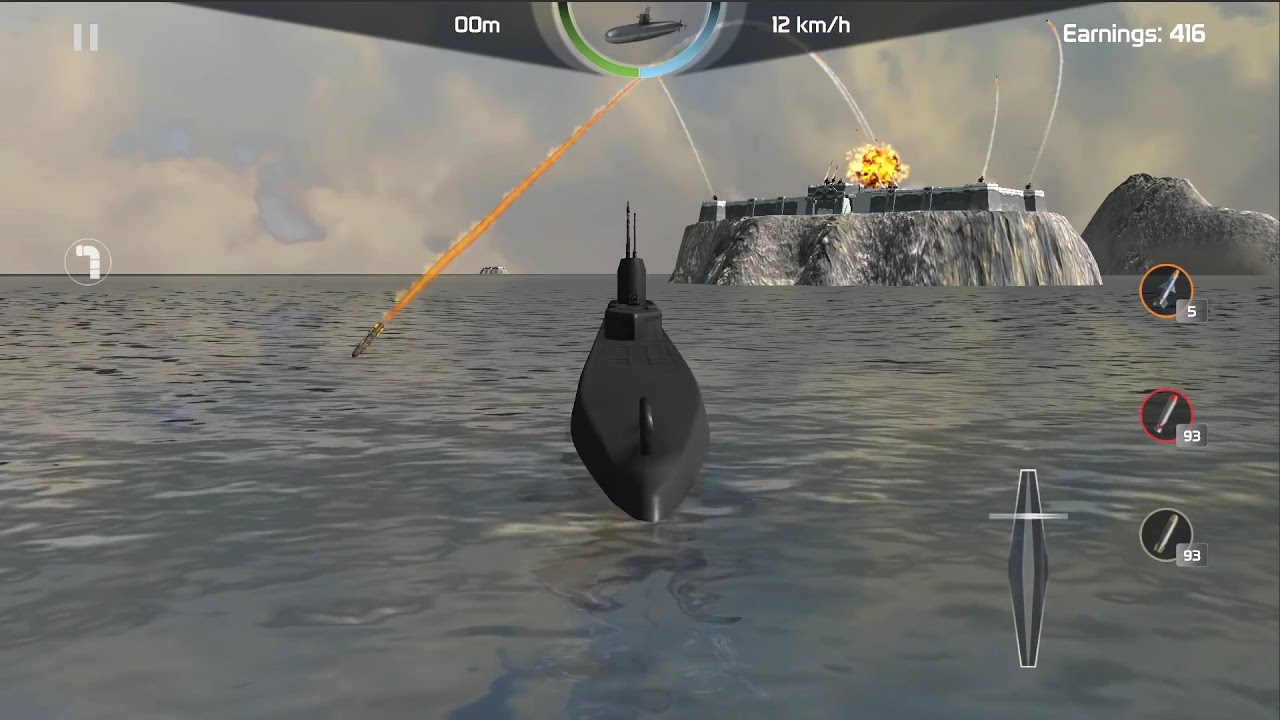The width and height of the screenshot is (1280, 720).
Task: Fire the orange-ringed cruise missile weapon
Action: pyautogui.click(x=1166, y=290)
